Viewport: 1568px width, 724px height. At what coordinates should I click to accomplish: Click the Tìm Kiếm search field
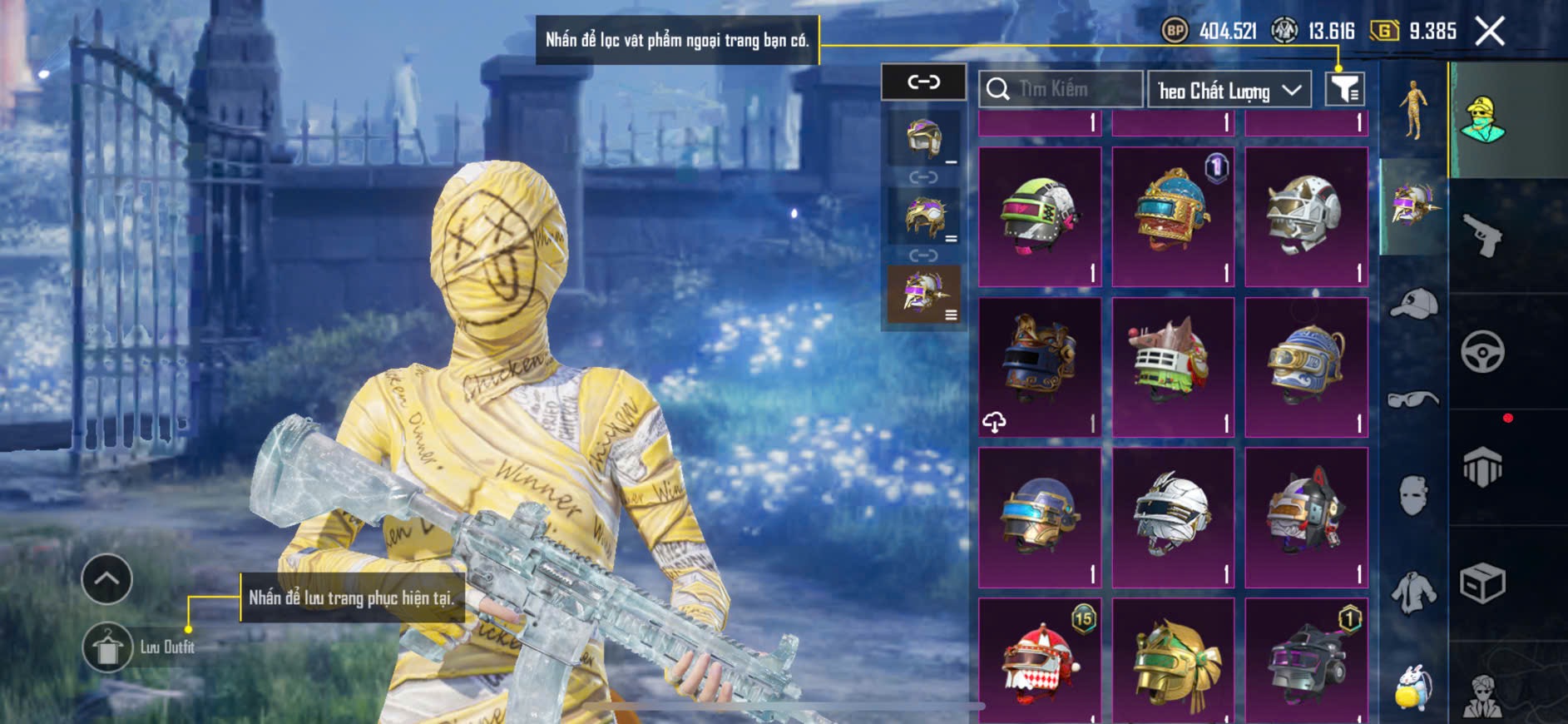coord(1061,89)
